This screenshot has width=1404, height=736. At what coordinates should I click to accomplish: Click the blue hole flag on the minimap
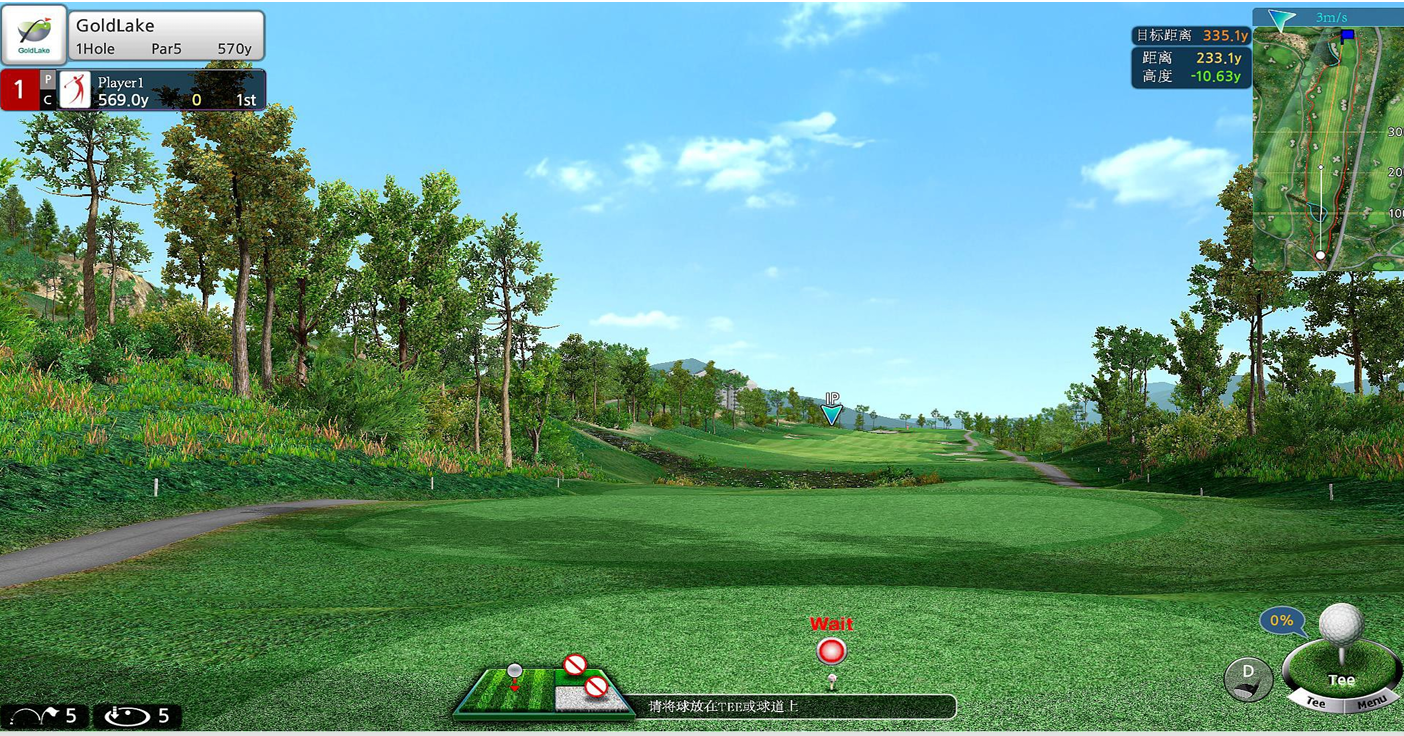[1347, 35]
